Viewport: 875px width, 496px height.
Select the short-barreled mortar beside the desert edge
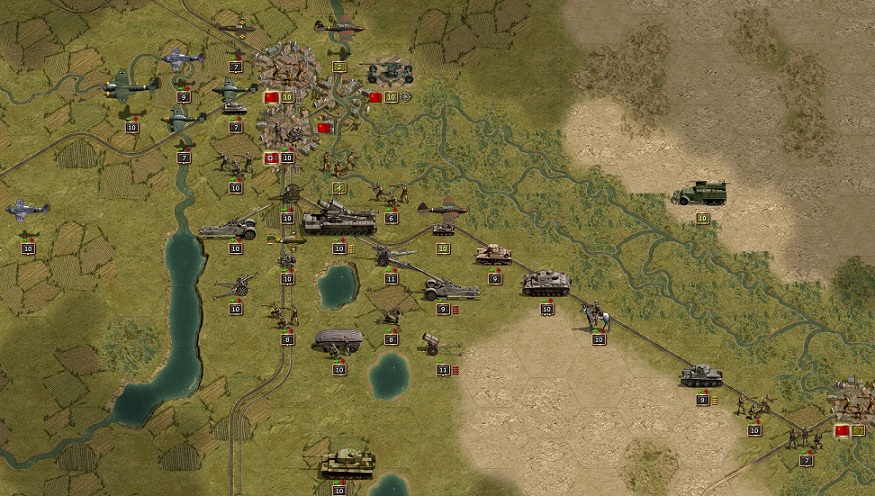point(435,342)
